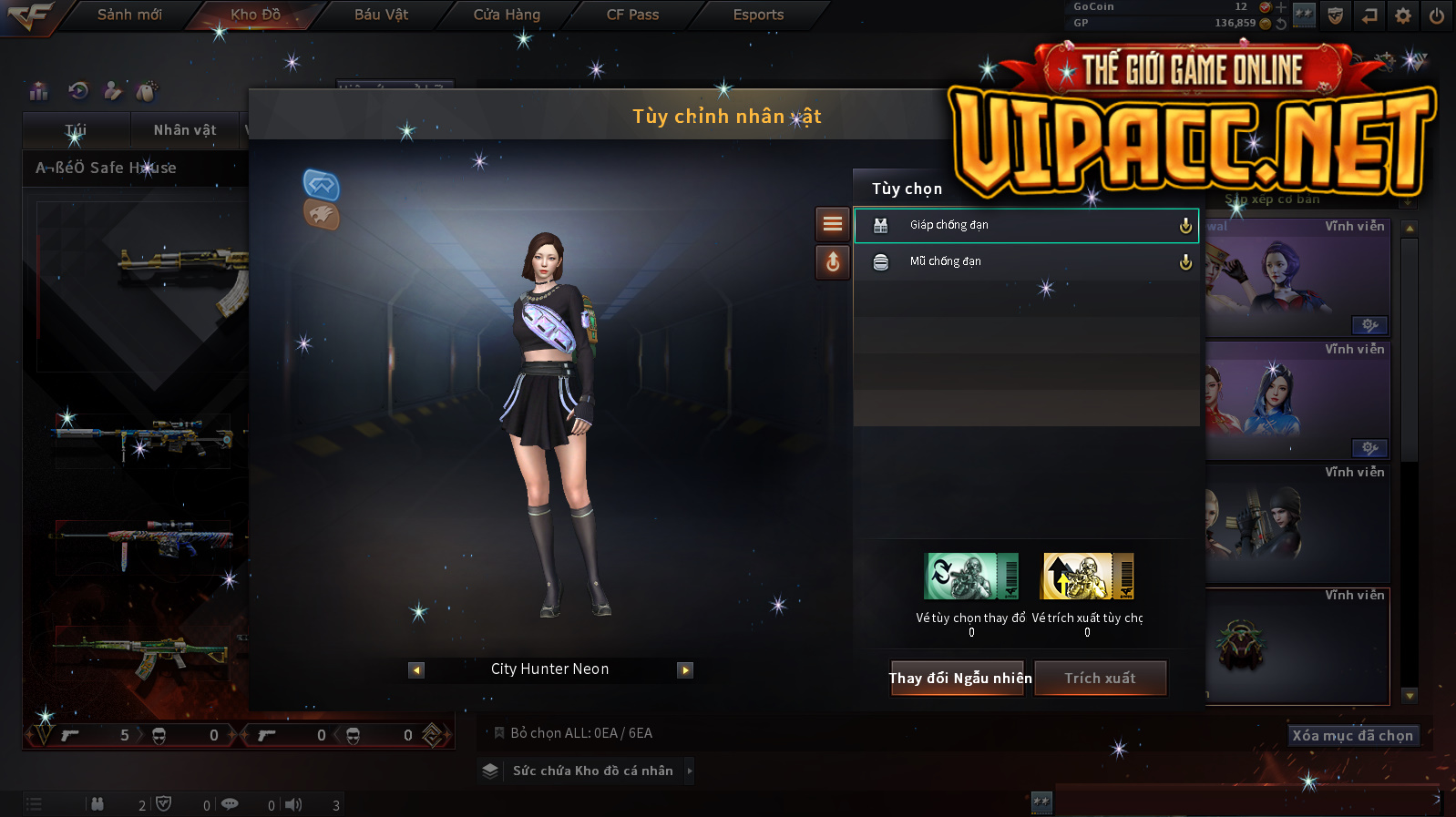Switch to the Báu Vật tab
Screen dimensions: 1456x817
pos(381,15)
